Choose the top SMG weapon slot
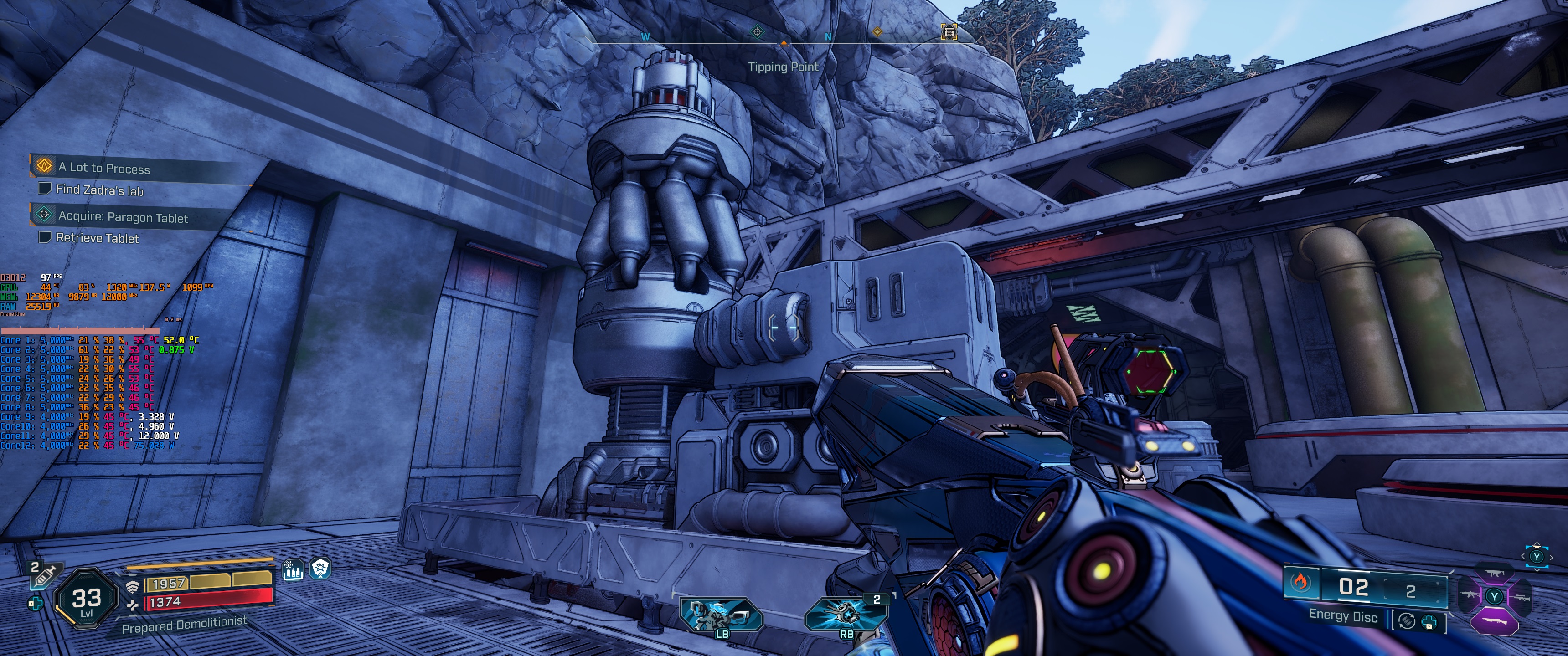The image size is (1568, 656). click(x=1494, y=574)
